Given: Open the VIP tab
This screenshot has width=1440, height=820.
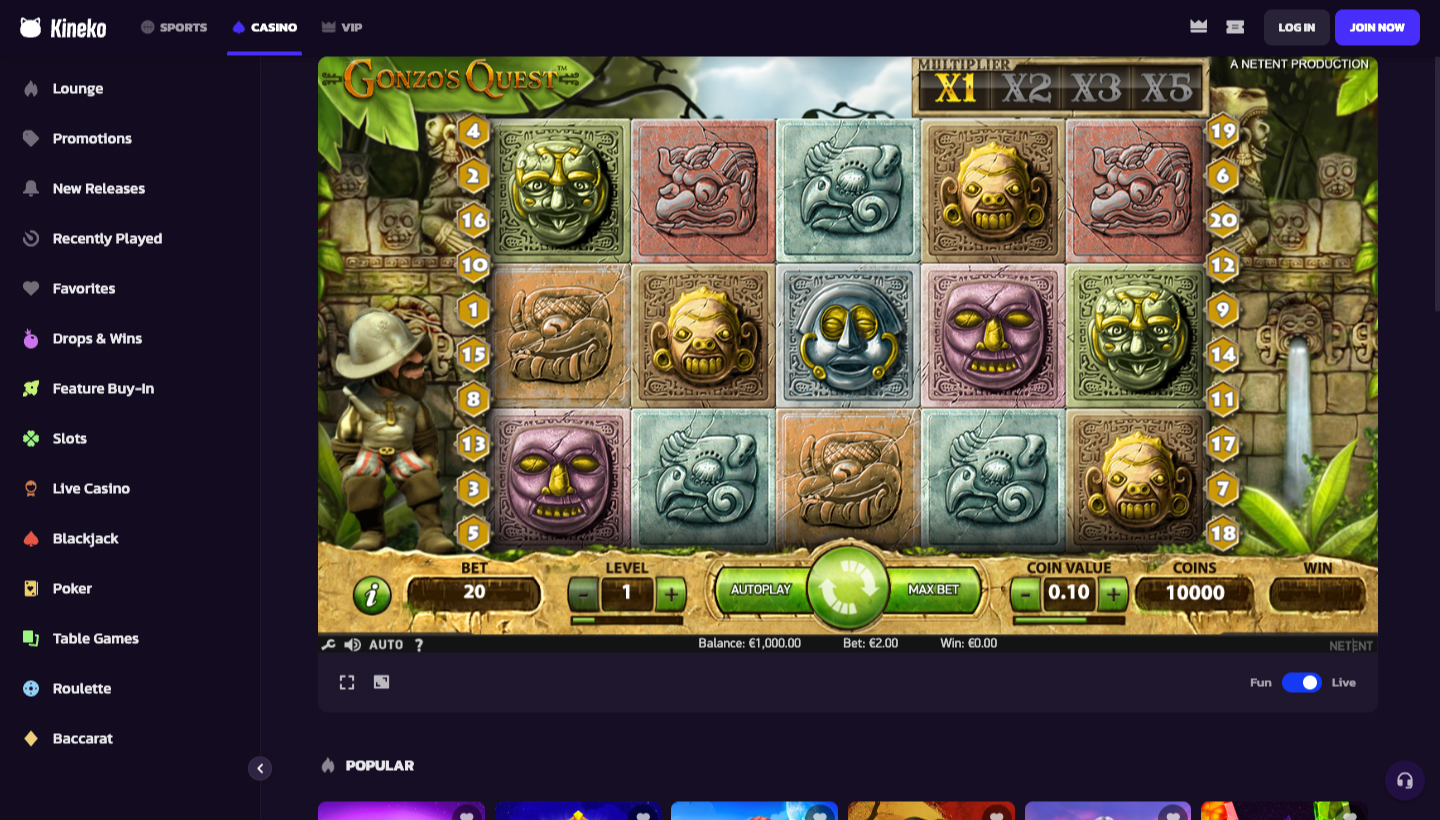Looking at the screenshot, I should pos(343,27).
